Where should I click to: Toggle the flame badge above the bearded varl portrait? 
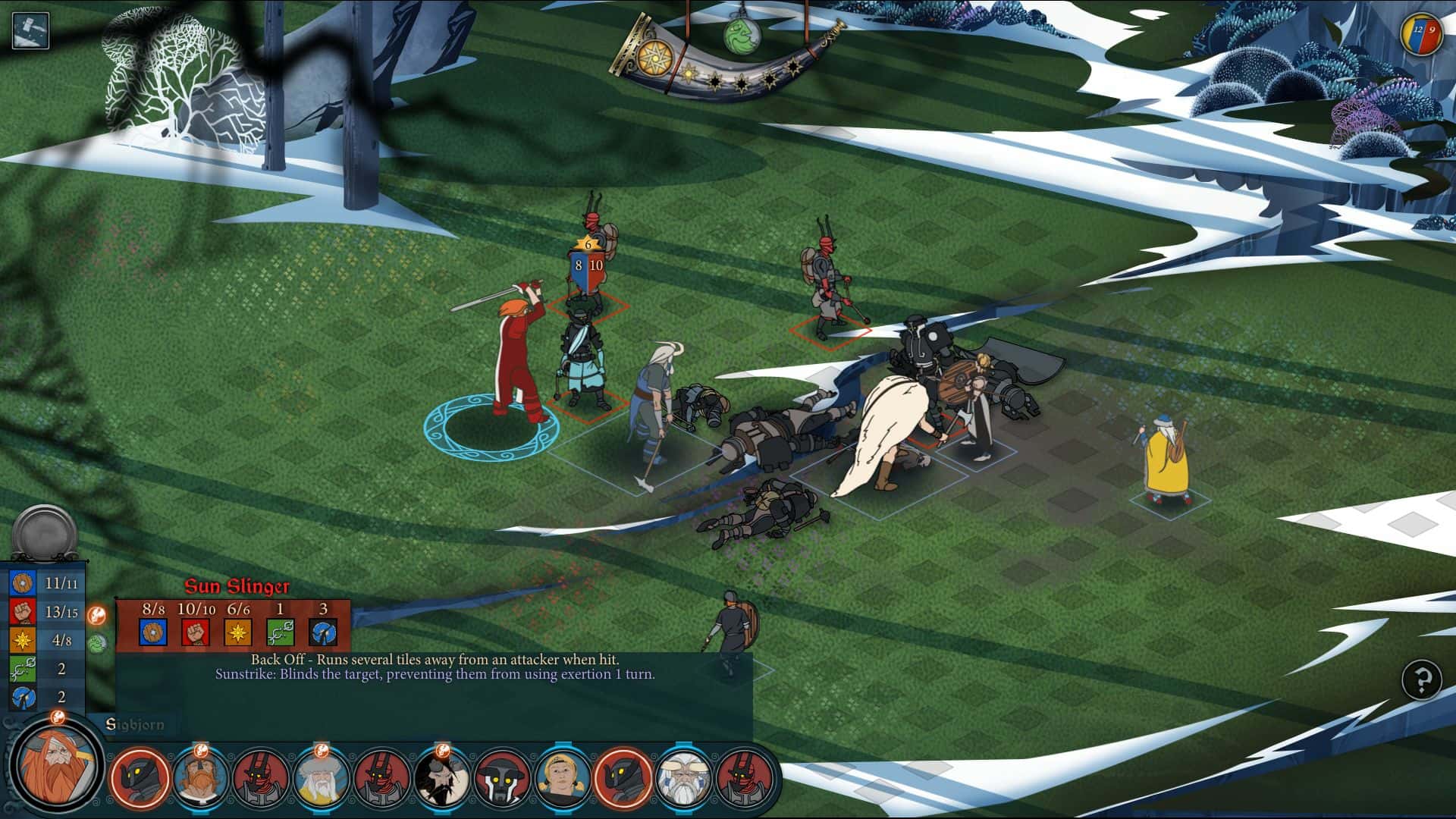201,751
